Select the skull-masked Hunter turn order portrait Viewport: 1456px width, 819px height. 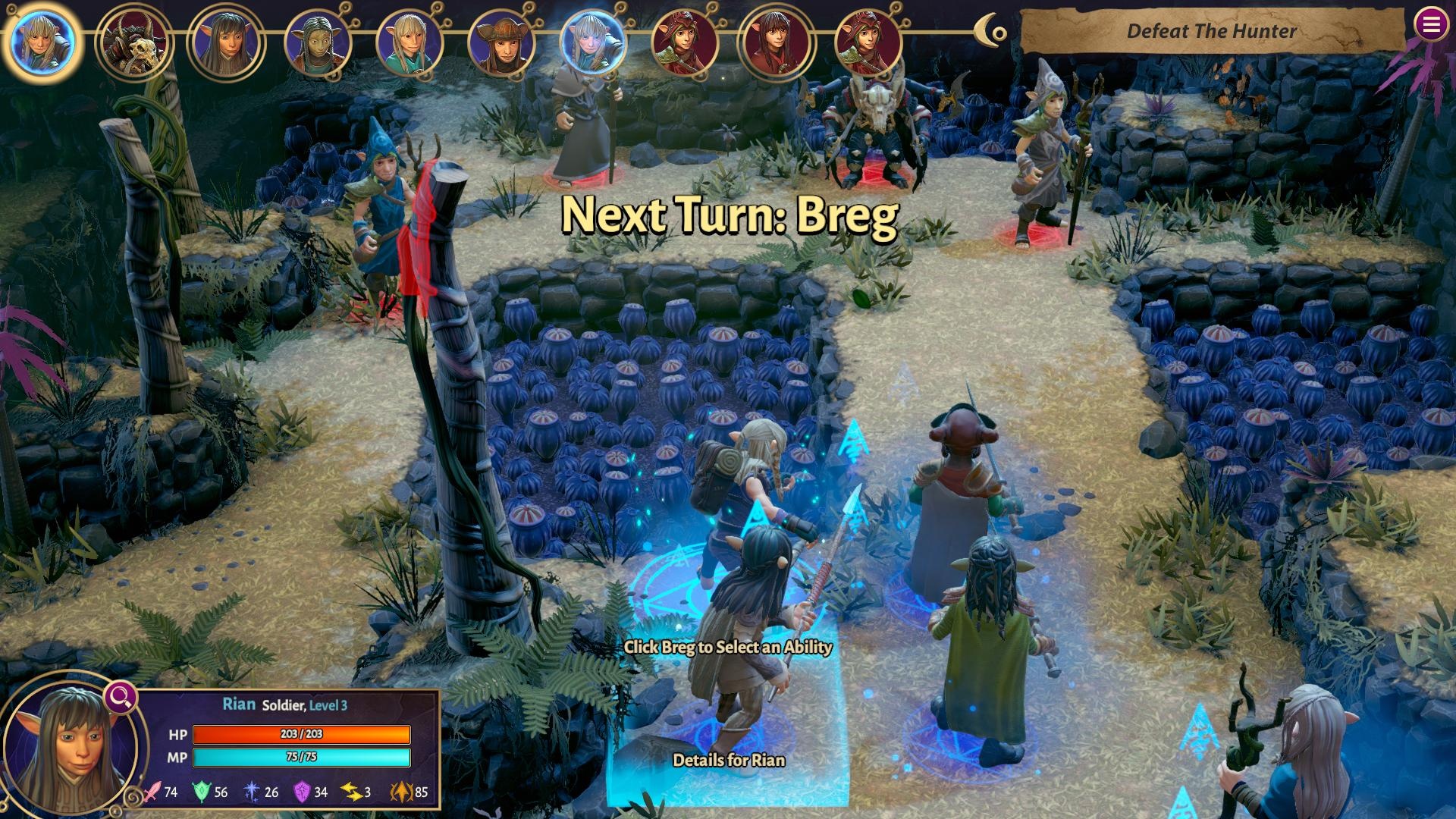point(133,42)
